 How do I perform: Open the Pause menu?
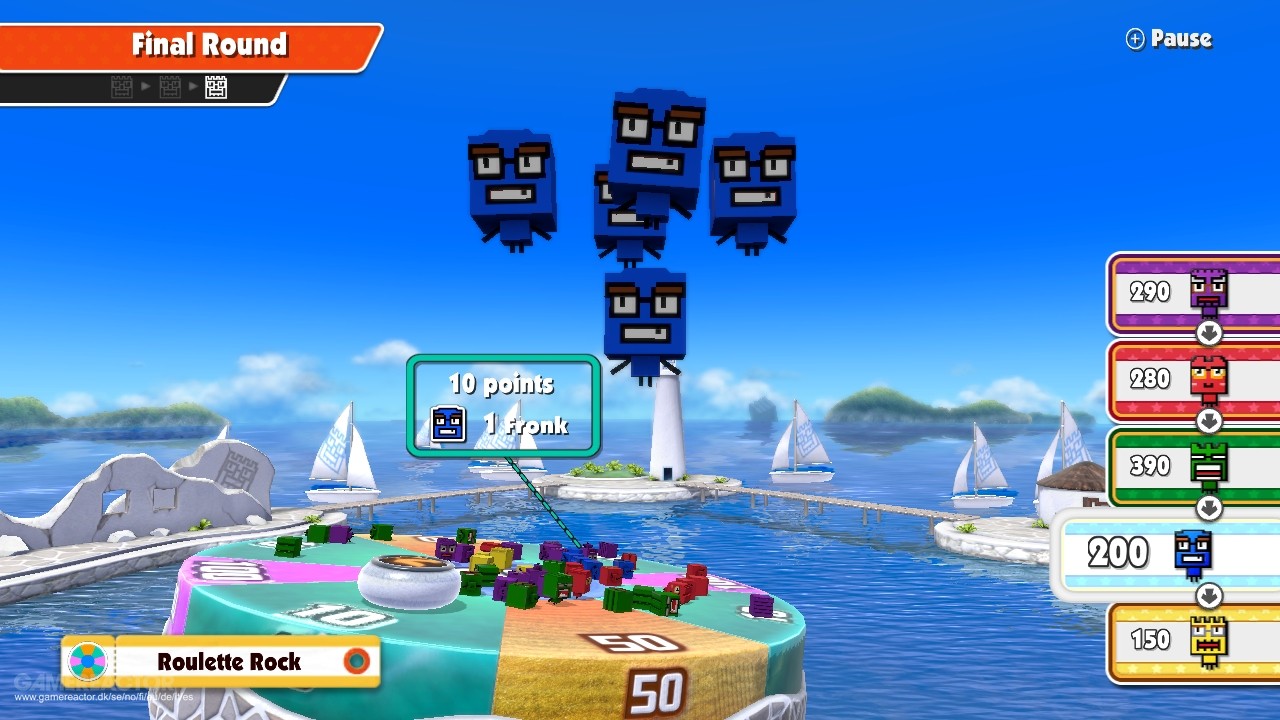click(1170, 38)
